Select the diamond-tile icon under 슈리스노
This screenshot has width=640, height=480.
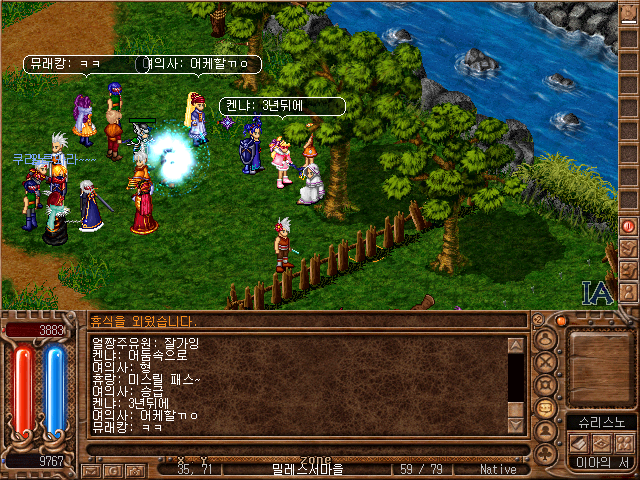[x=601, y=442]
